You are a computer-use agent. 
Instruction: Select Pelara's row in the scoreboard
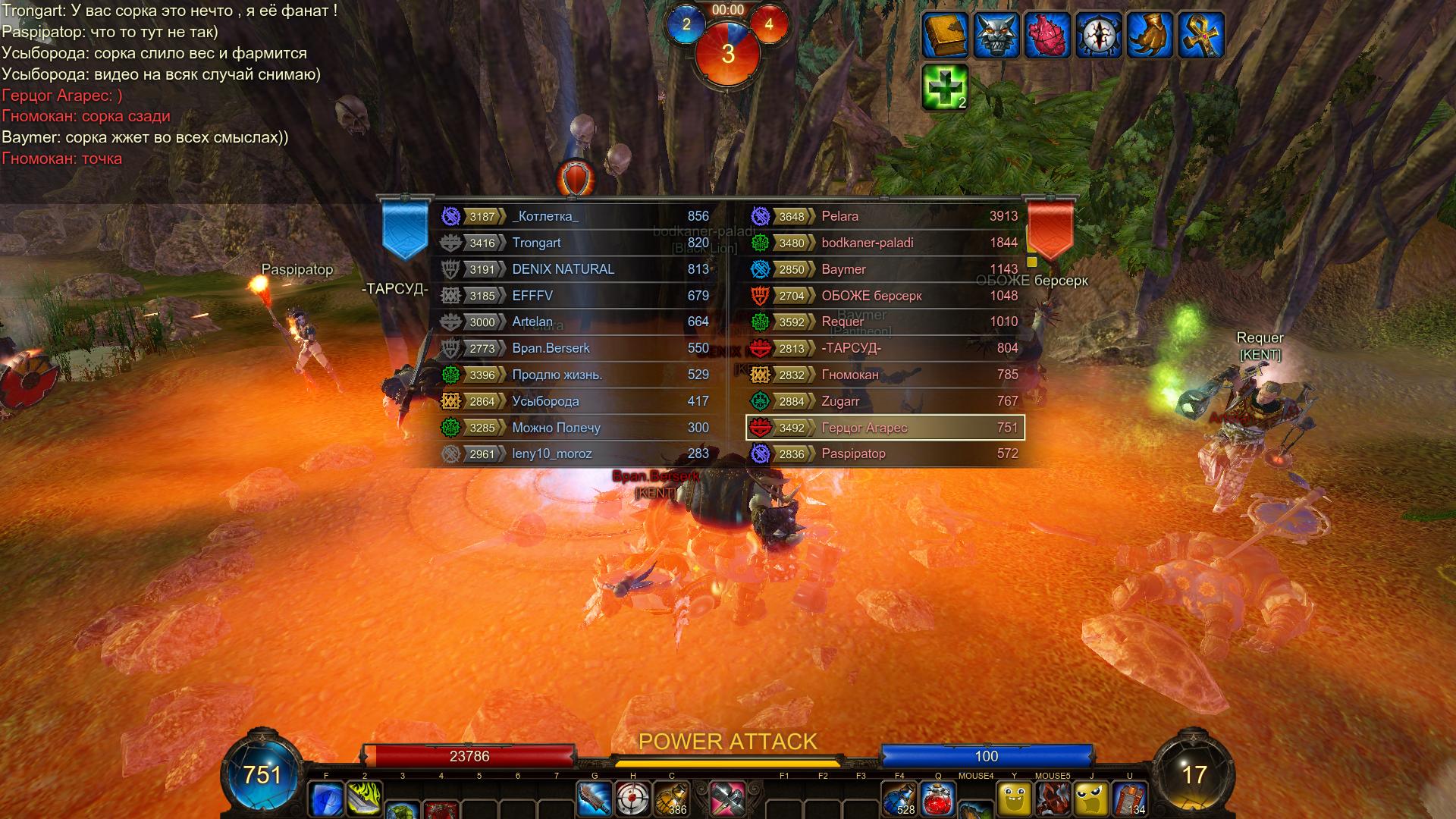pos(884,216)
